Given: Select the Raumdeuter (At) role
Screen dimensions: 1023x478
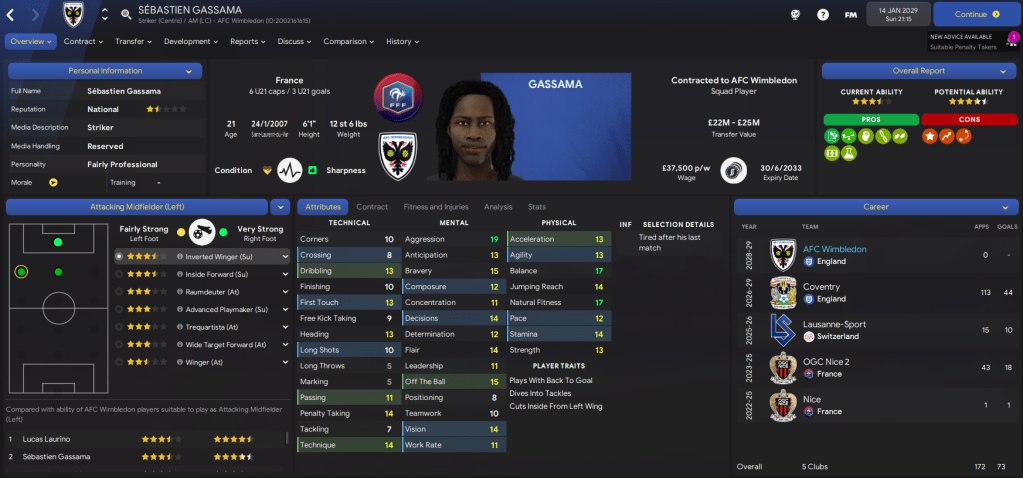Looking at the screenshot, I should (209, 292).
